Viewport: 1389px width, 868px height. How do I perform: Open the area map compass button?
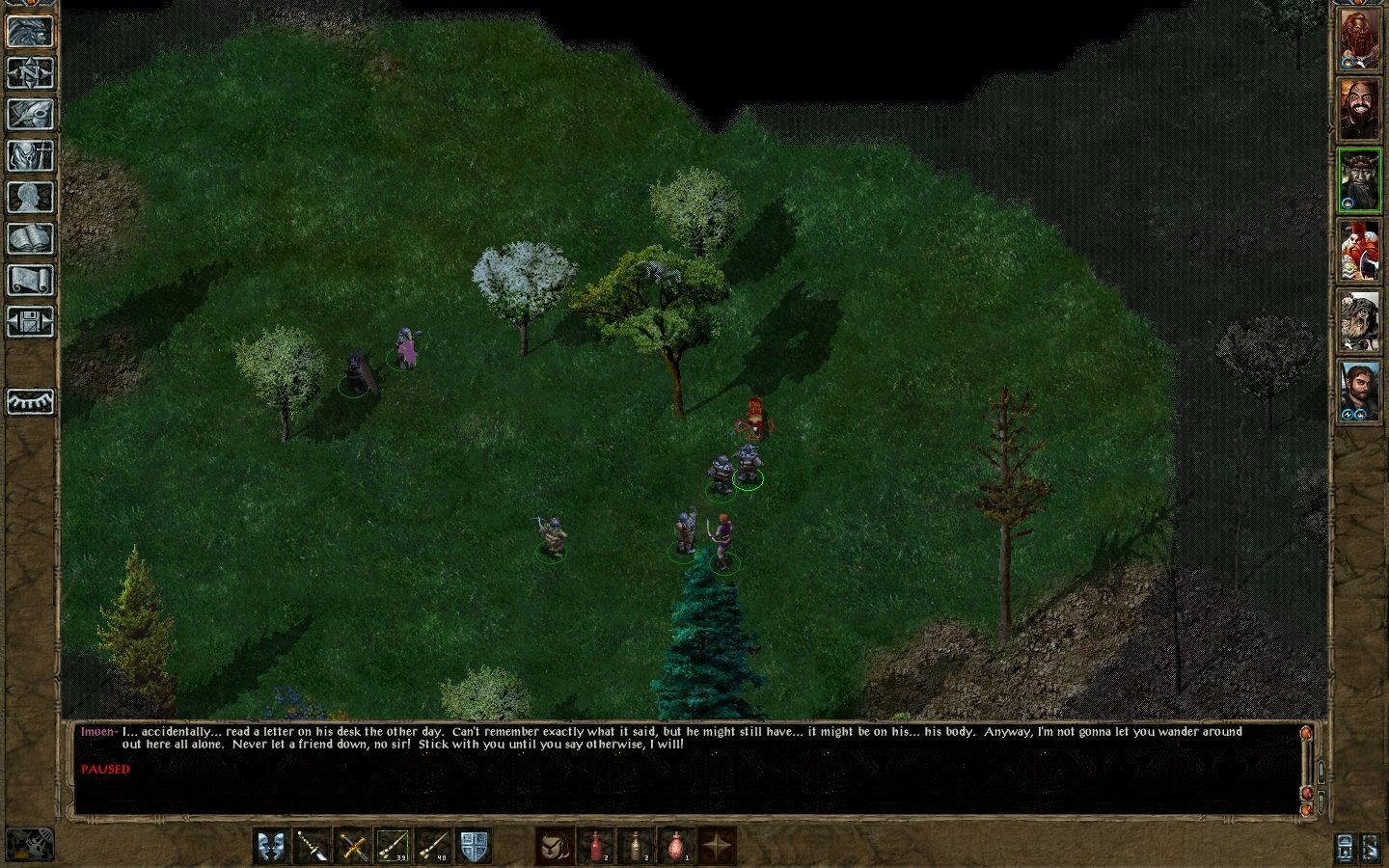click(x=30, y=72)
